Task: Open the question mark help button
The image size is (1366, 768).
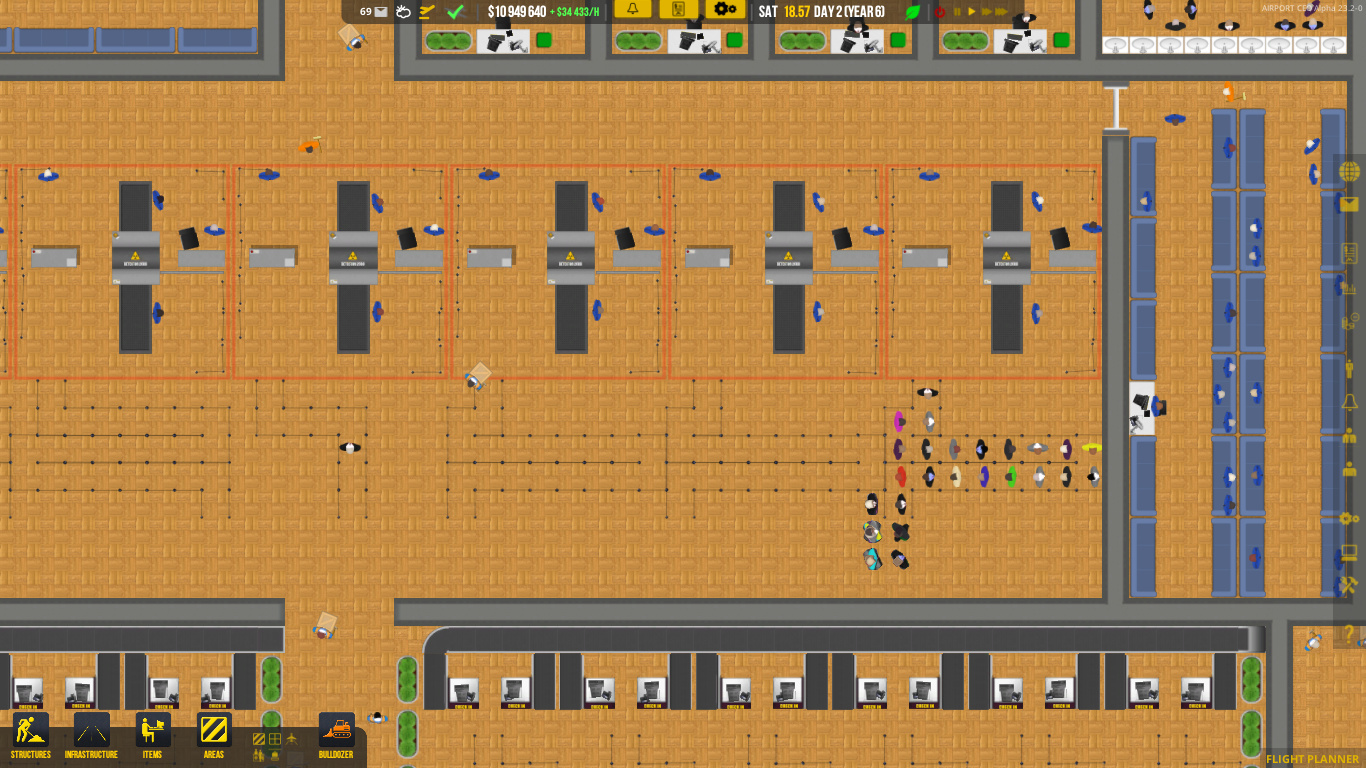Action: coord(1349,634)
